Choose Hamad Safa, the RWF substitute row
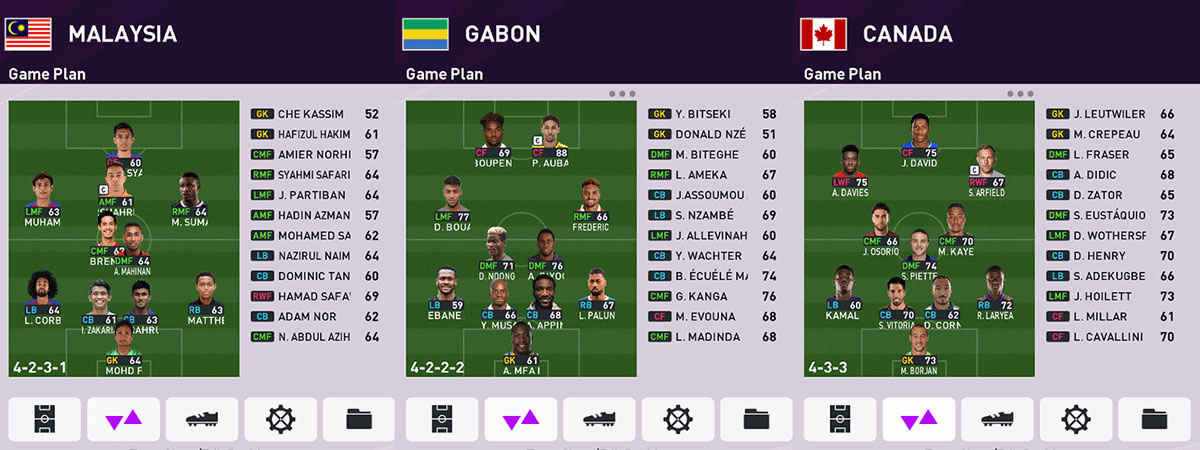Viewport: 1200px width, 450px height. pyautogui.click(x=314, y=296)
